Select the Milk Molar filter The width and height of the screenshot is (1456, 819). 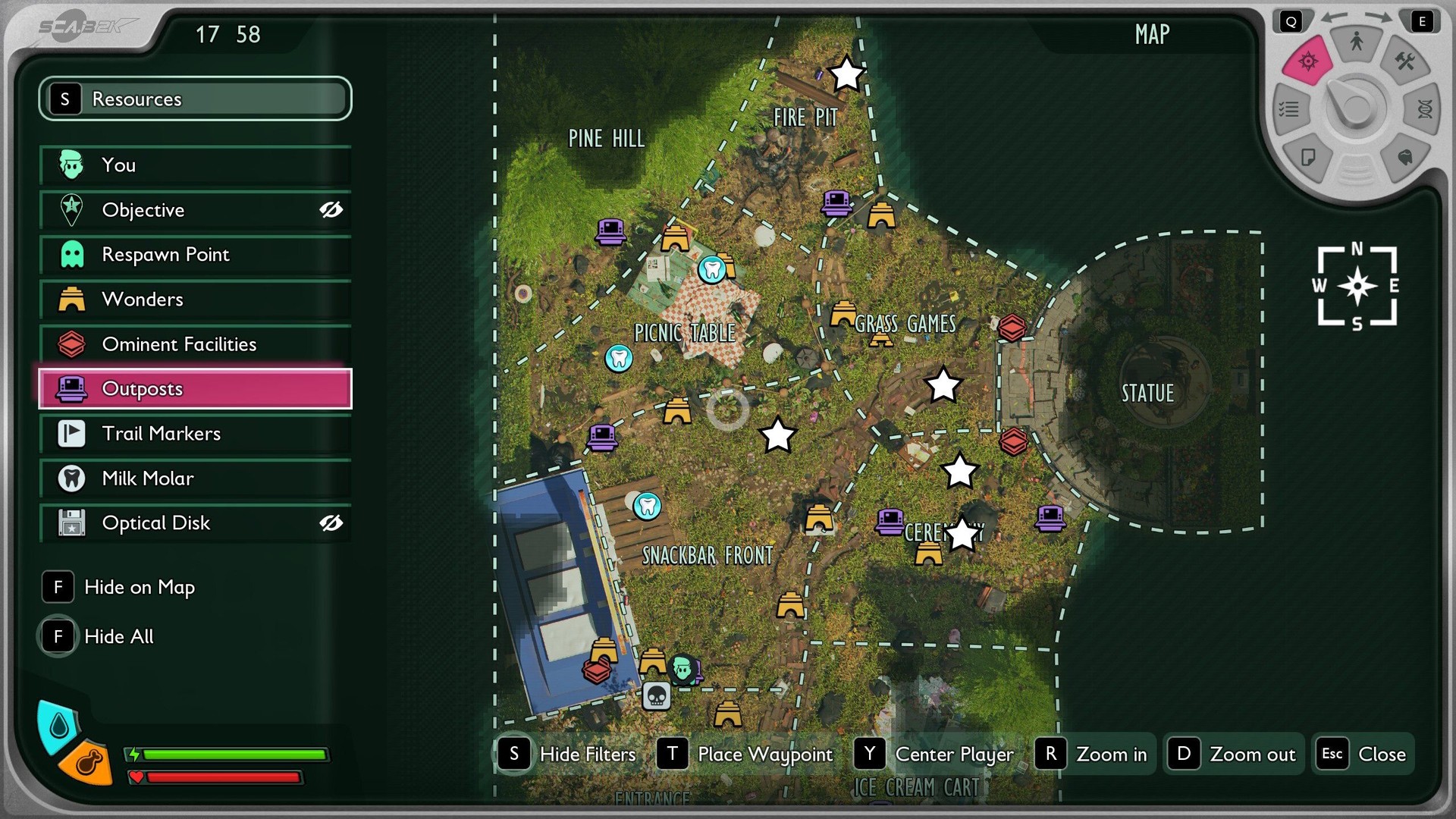click(195, 479)
